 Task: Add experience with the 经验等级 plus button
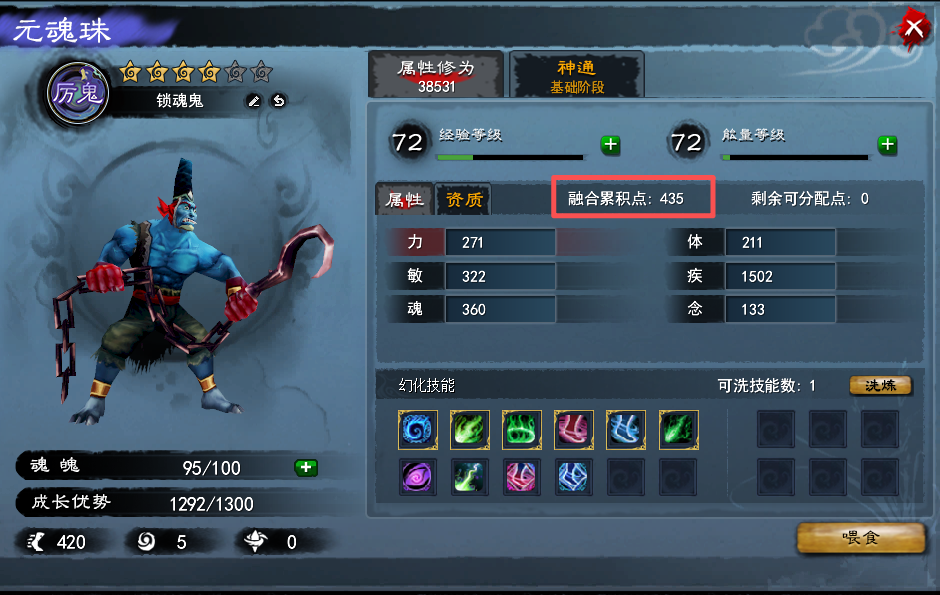[610, 144]
